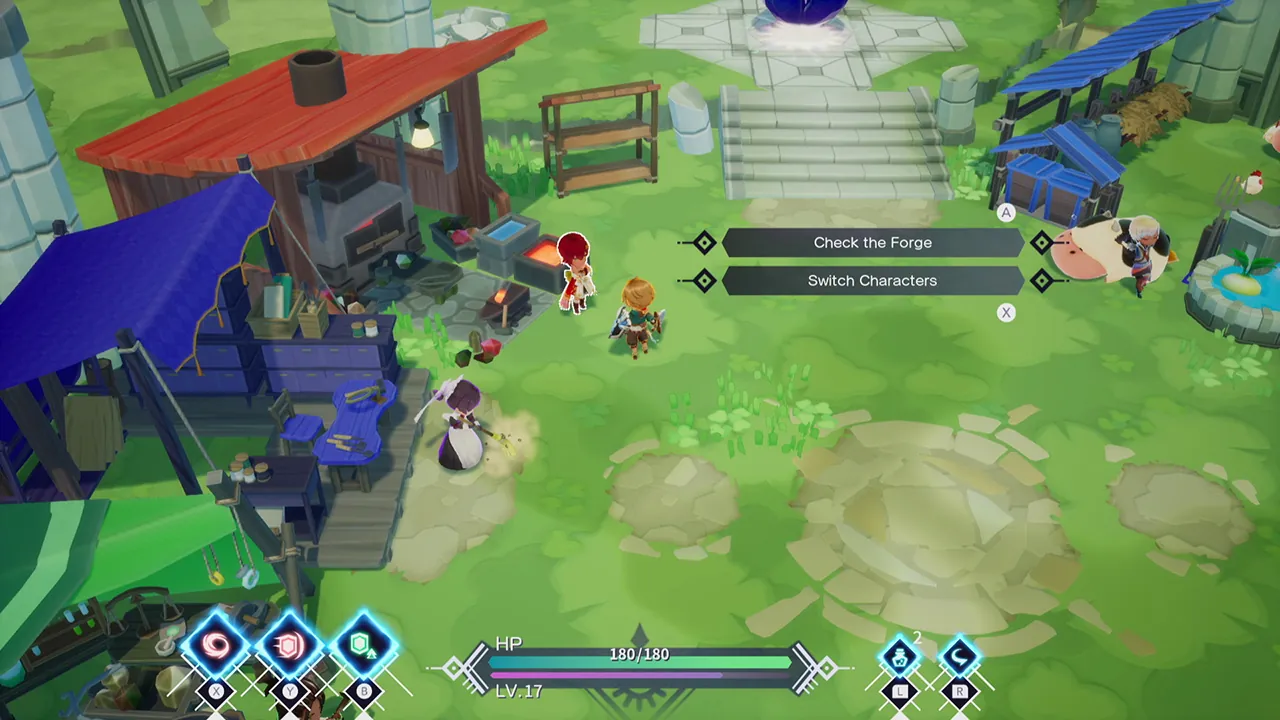
Task: Click the X button prompt below Switch Characters
Action: click(x=1006, y=312)
